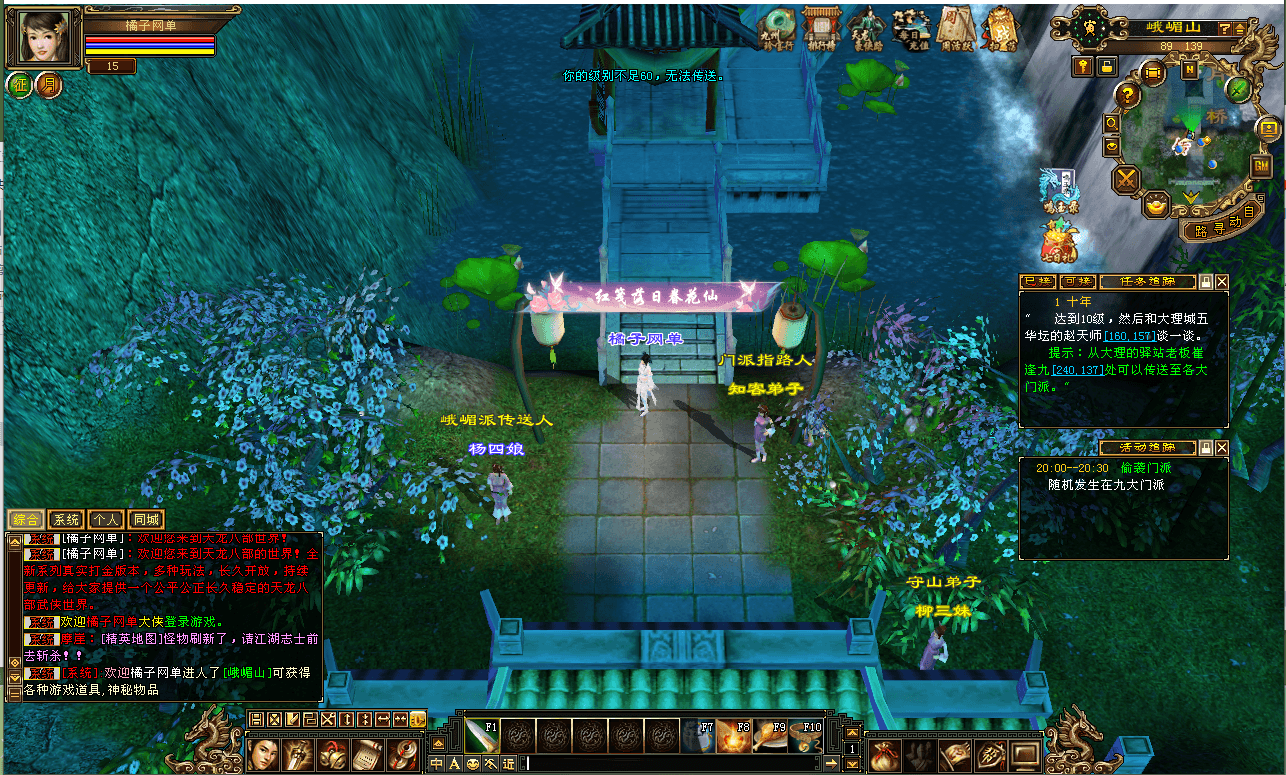This screenshot has height=775, width=1286.
Task: Close the 活动追踪 activity tracker panel
Action: click(x=1222, y=448)
